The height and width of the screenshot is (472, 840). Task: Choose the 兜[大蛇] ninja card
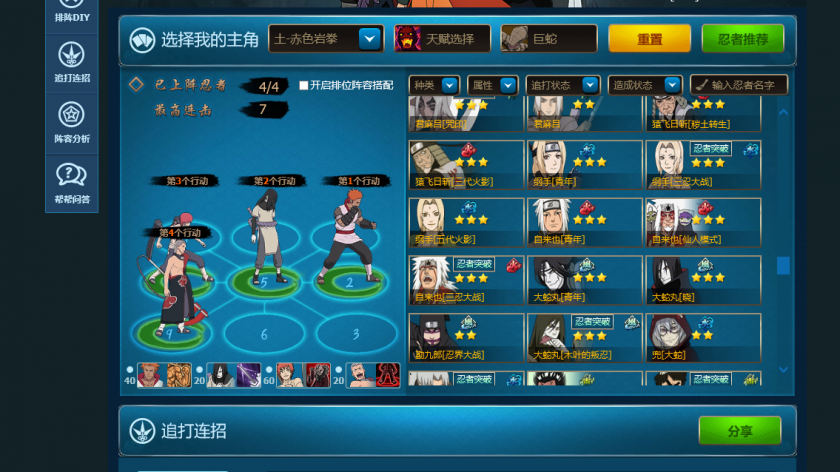703,338
